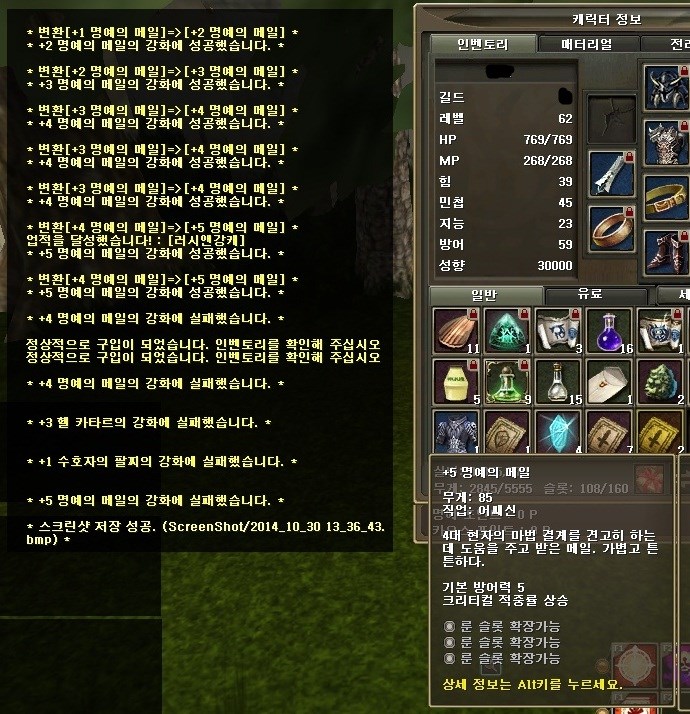This screenshot has width=690, height=714.
Task: Choose the green potion in ornate frame
Action: tap(507, 382)
